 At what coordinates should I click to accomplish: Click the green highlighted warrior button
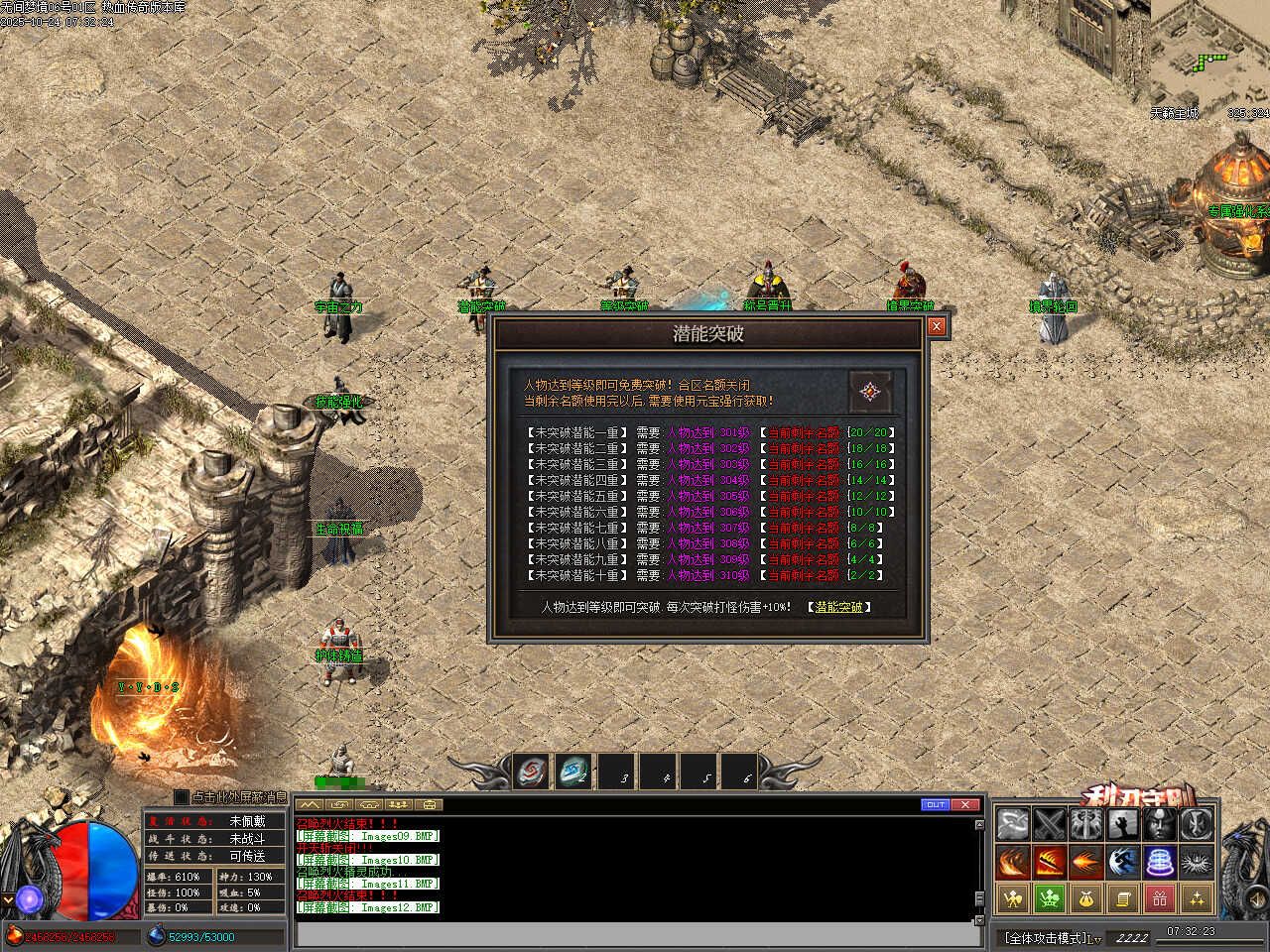click(1050, 898)
